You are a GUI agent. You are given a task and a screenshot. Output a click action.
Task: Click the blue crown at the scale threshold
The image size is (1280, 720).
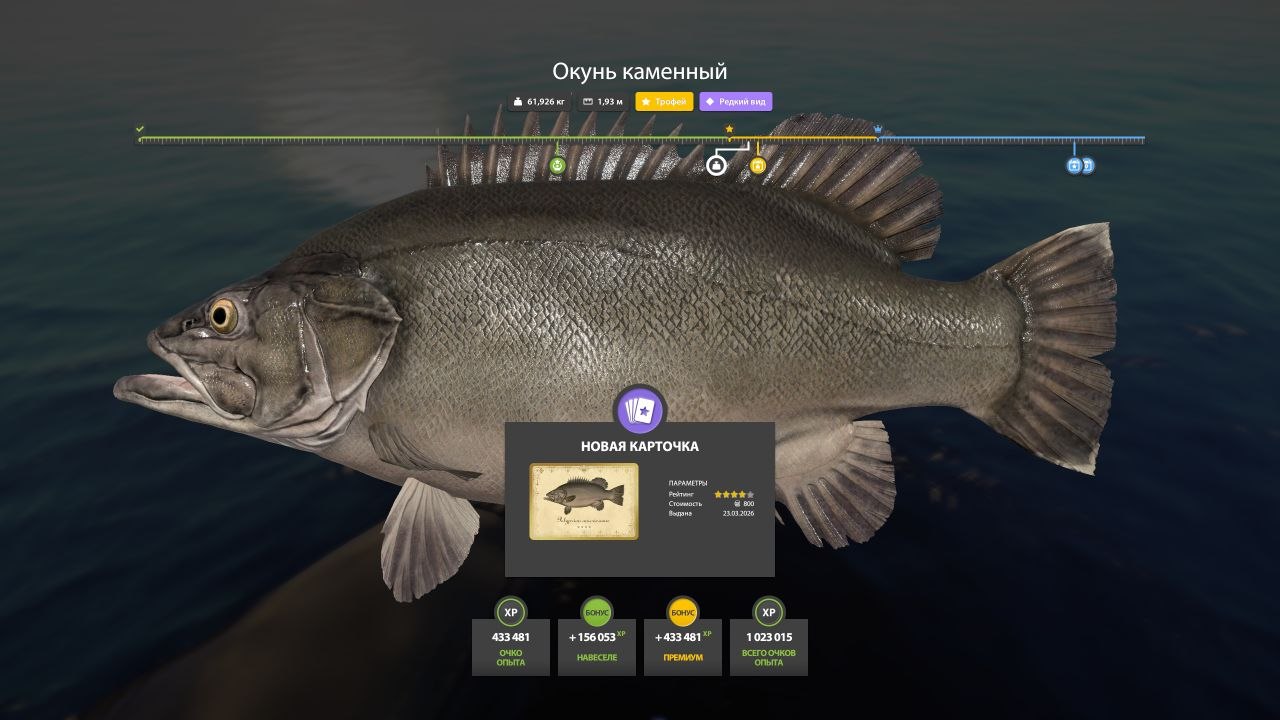tap(878, 129)
